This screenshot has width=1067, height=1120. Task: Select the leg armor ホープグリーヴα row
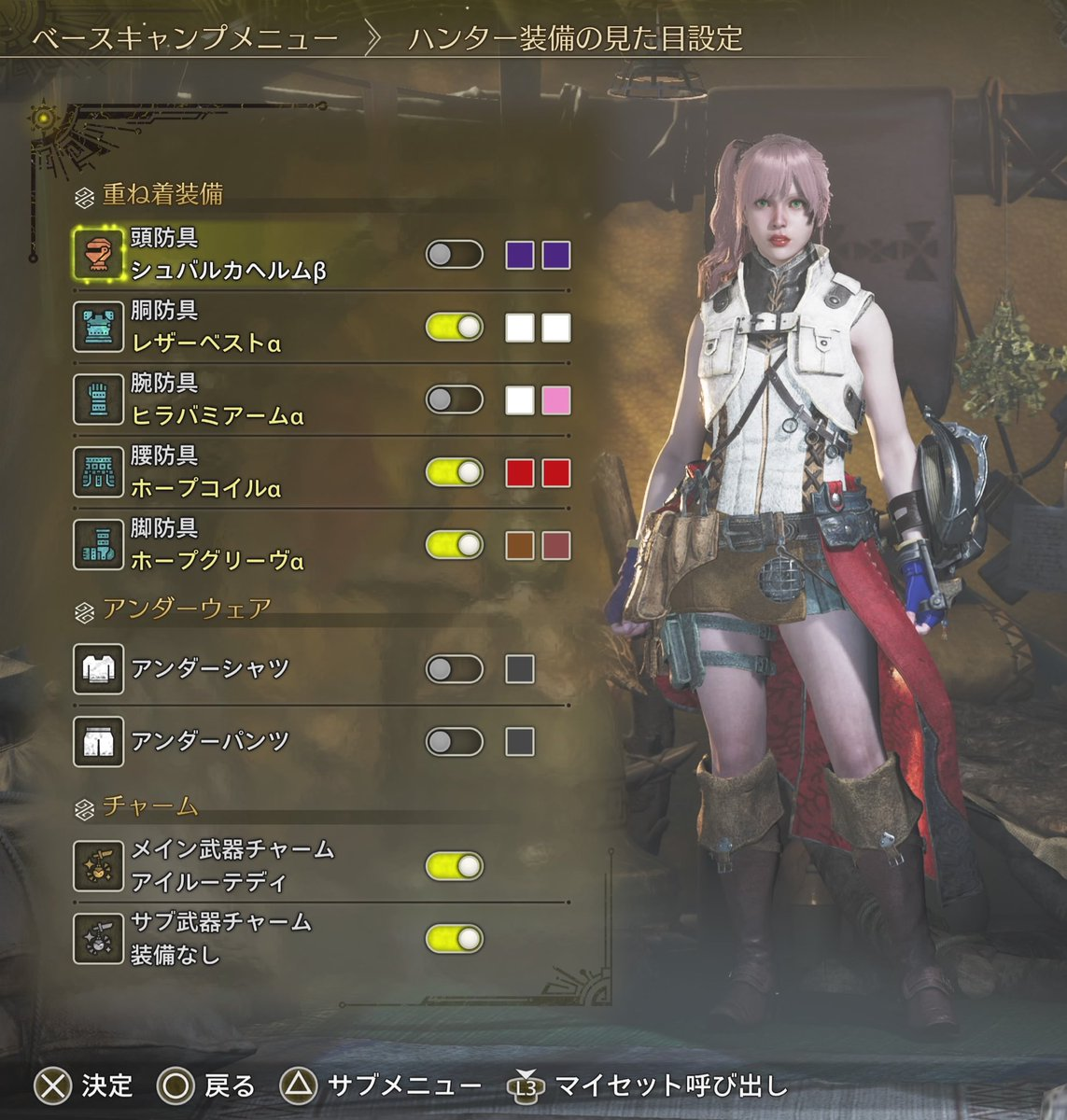point(217,546)
